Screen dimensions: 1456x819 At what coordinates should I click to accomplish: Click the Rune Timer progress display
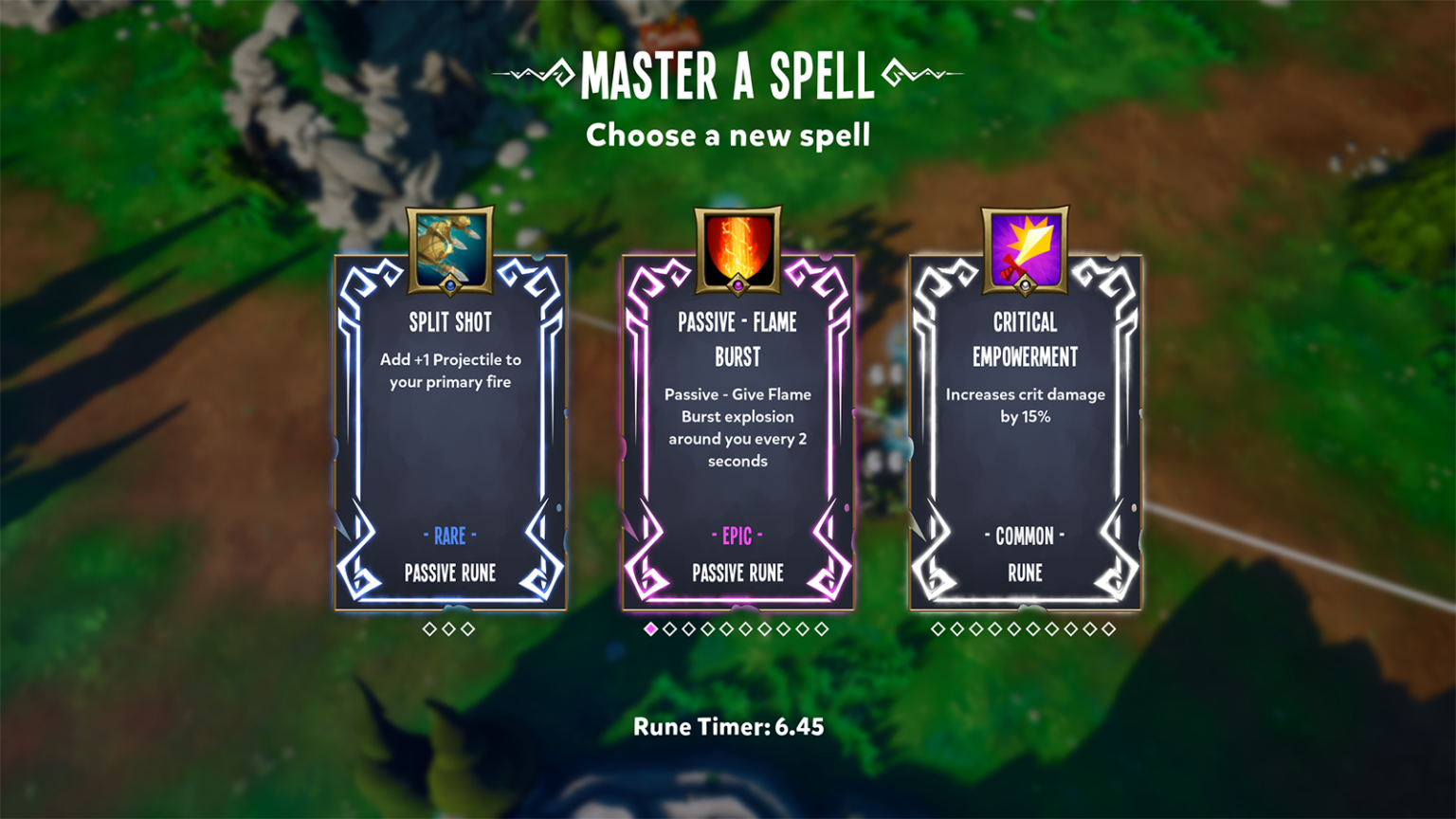pos(729,727)
